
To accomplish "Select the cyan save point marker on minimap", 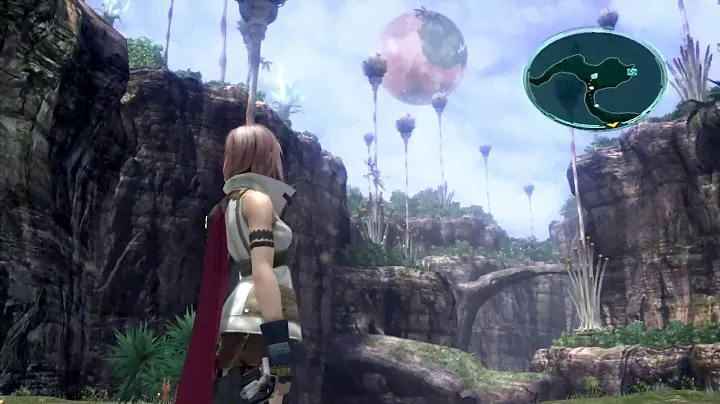I will click(630, 72).
